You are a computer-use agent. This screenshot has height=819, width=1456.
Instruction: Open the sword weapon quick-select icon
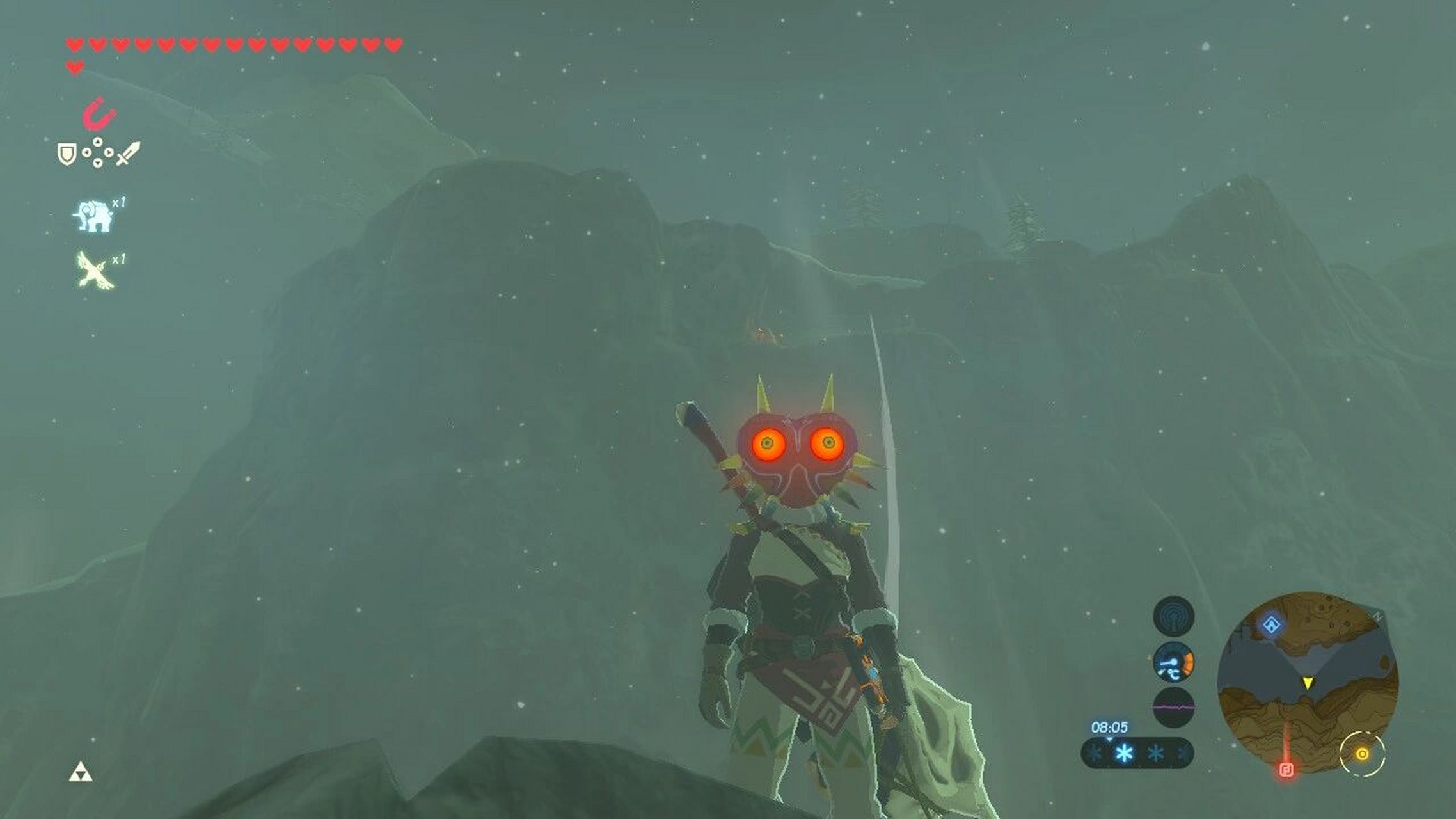(x=128, y=154)
